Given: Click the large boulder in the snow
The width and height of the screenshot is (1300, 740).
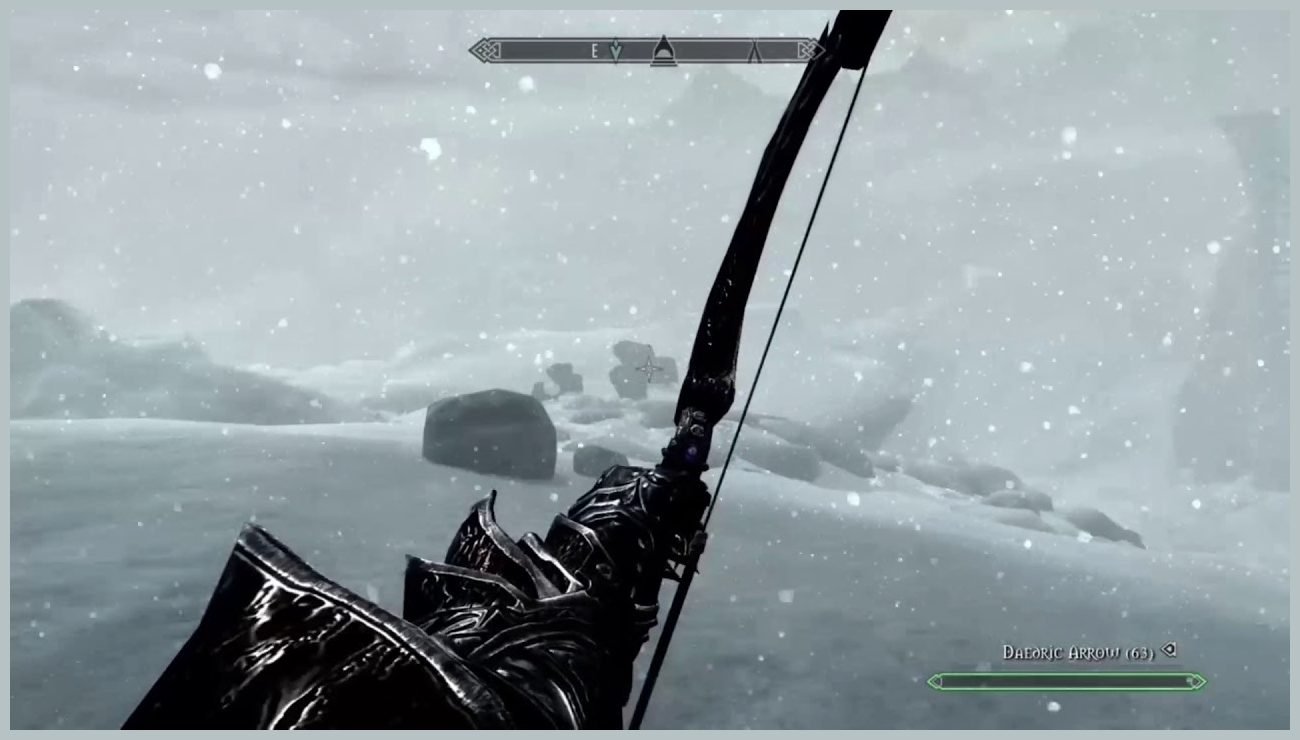Looking at the screenshot, I should [x=490, y=435].
